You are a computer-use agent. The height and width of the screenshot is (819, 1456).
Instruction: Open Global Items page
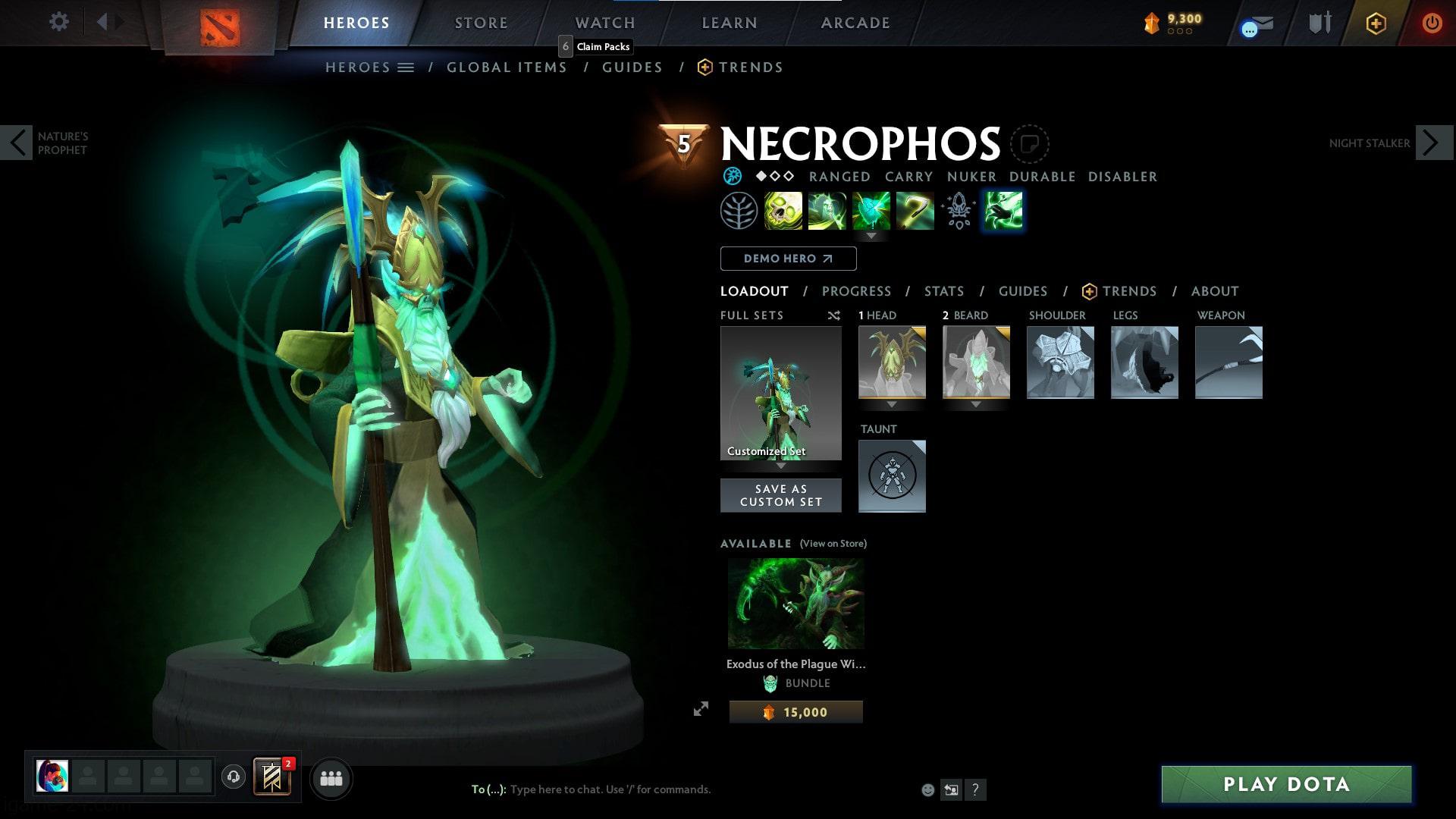507,67
